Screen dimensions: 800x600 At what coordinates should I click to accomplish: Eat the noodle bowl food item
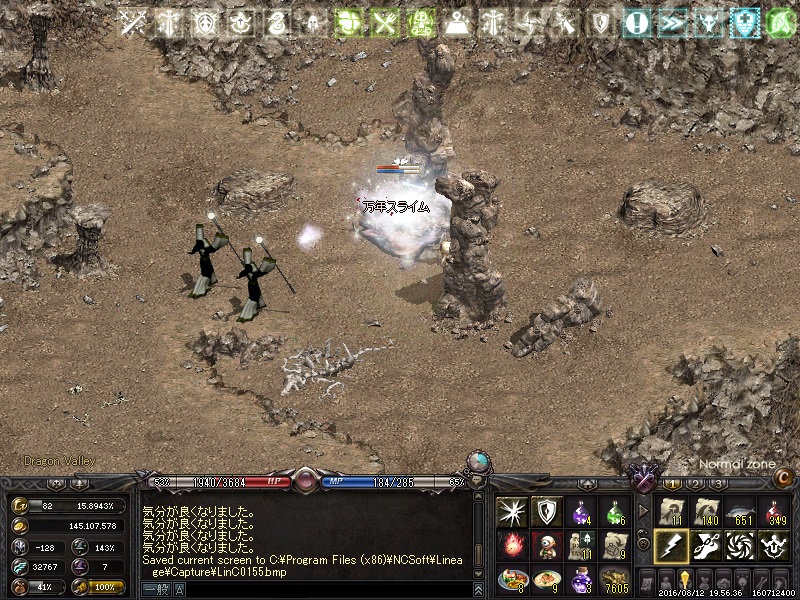(x=546, y=580)
